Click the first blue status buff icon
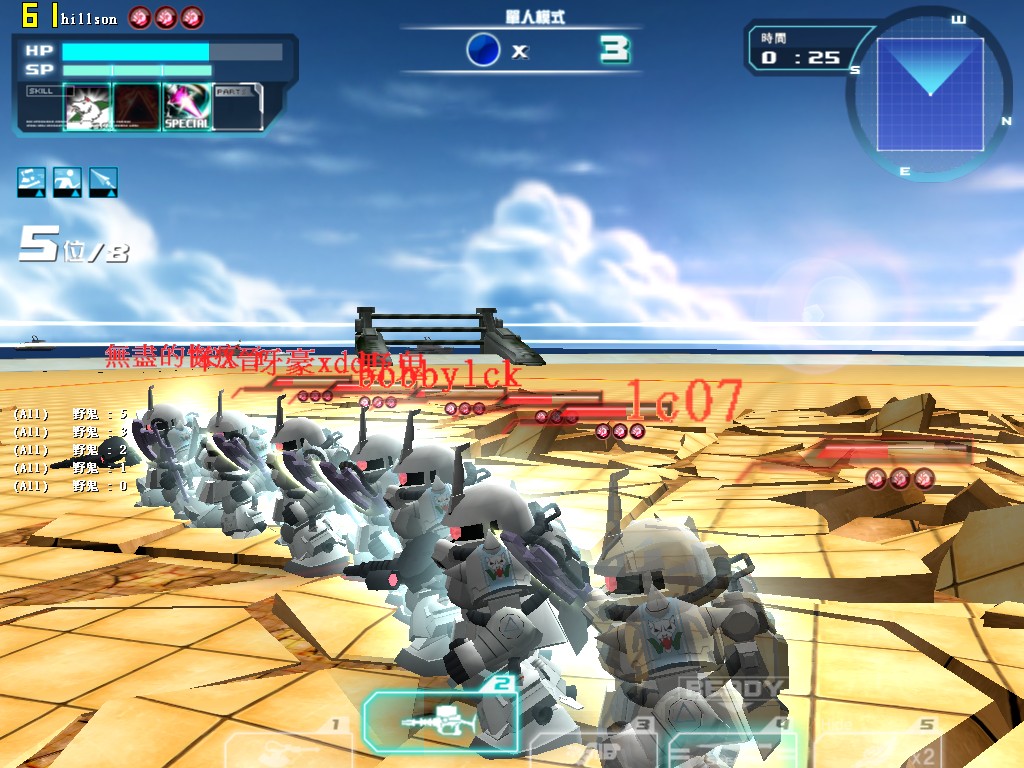This screenshot has height=768, width=1024. pos(32,181)
